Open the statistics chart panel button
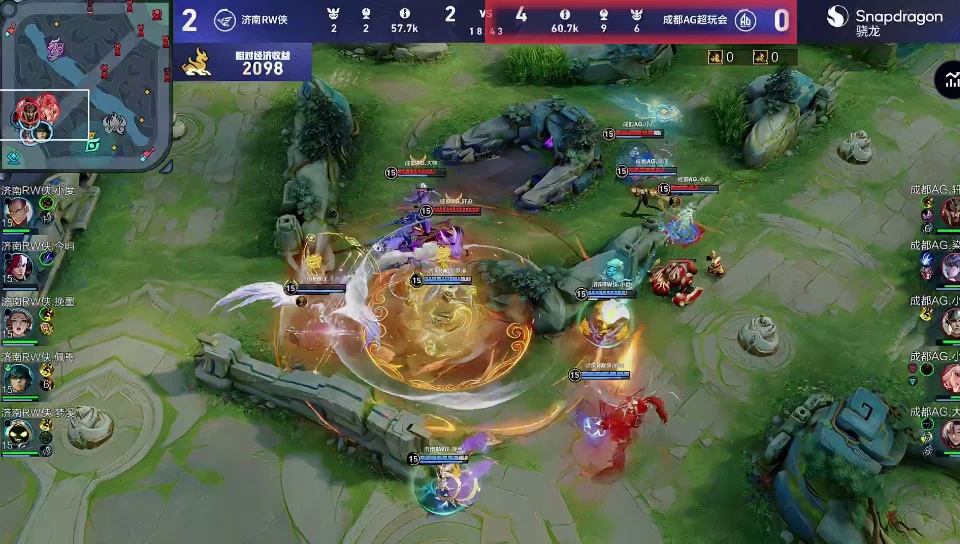The image size is (960, 544). (x=948, y=82)
